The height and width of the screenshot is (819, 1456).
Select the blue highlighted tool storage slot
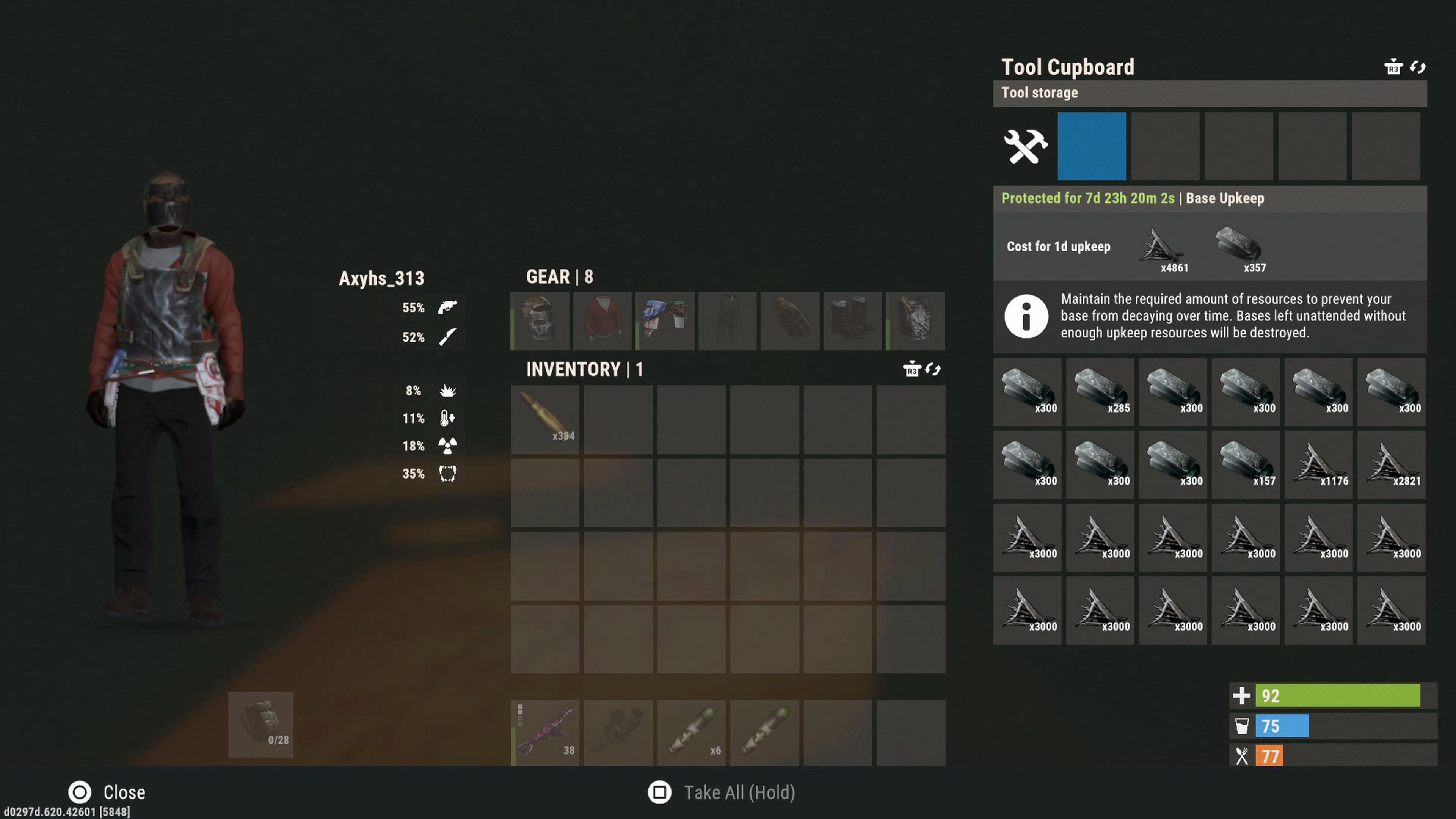(1092, 146)
